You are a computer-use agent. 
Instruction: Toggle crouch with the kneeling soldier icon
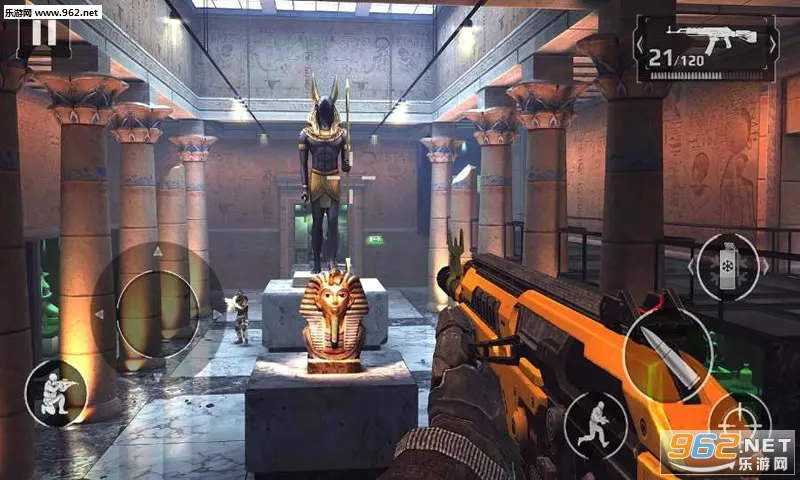pos(54,393)
